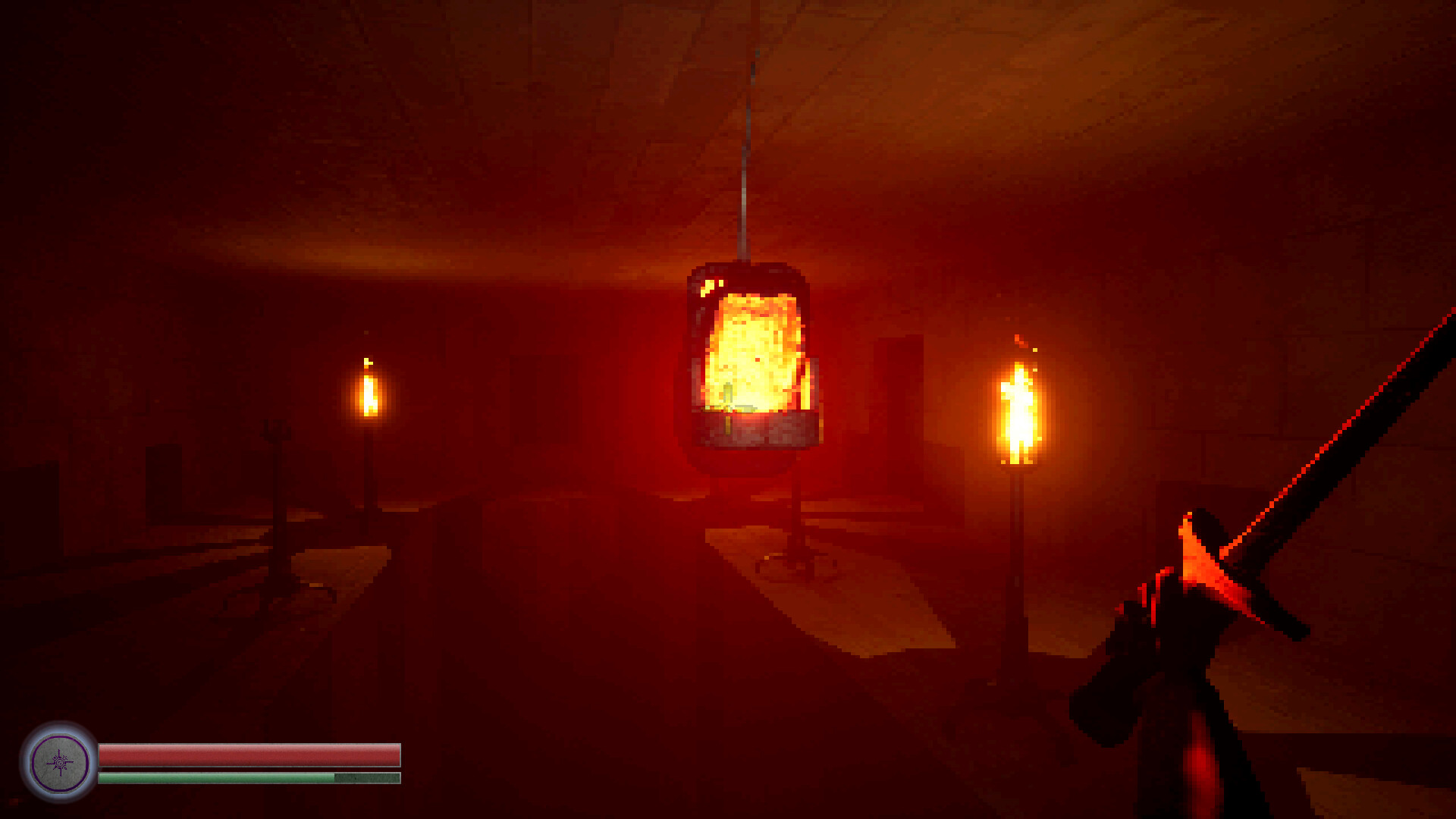Image resolution: width=1456 pixels, height=819 pixels.
Task: Click the left standing torch flame
Action: pos(369,394)
